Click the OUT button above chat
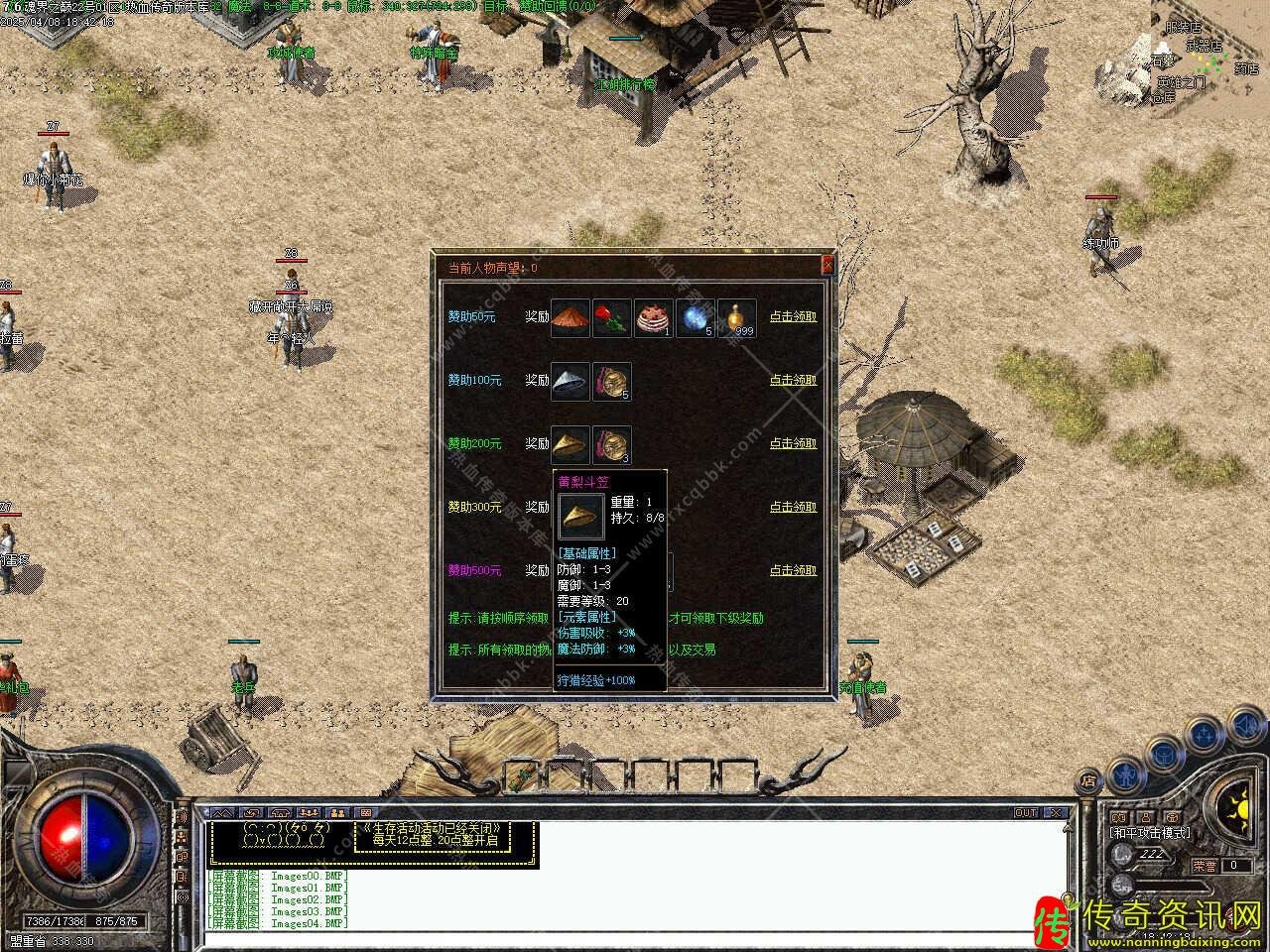 click(x=1025, y=813)
